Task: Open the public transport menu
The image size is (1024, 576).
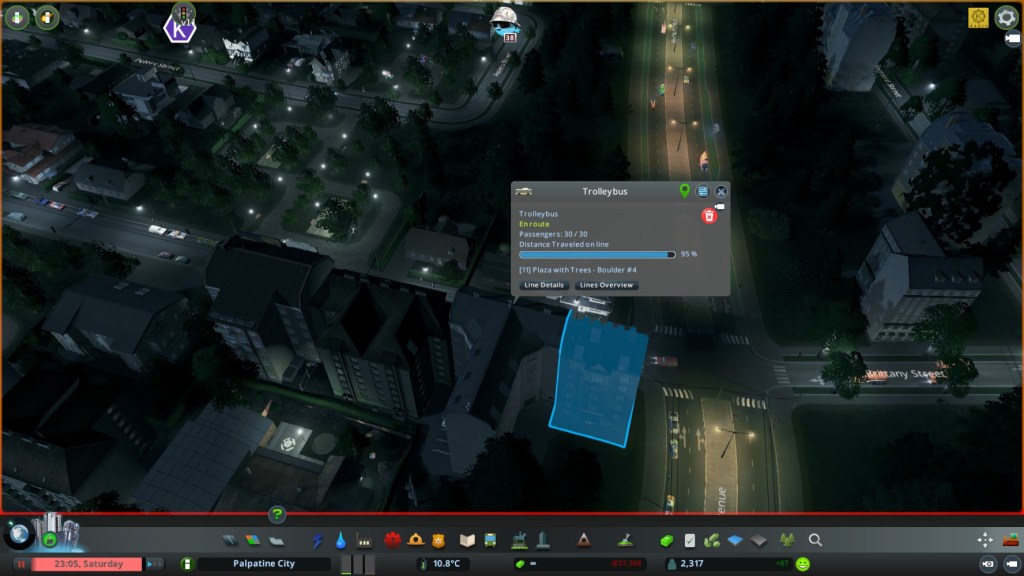Action: [x=490, y=540]
